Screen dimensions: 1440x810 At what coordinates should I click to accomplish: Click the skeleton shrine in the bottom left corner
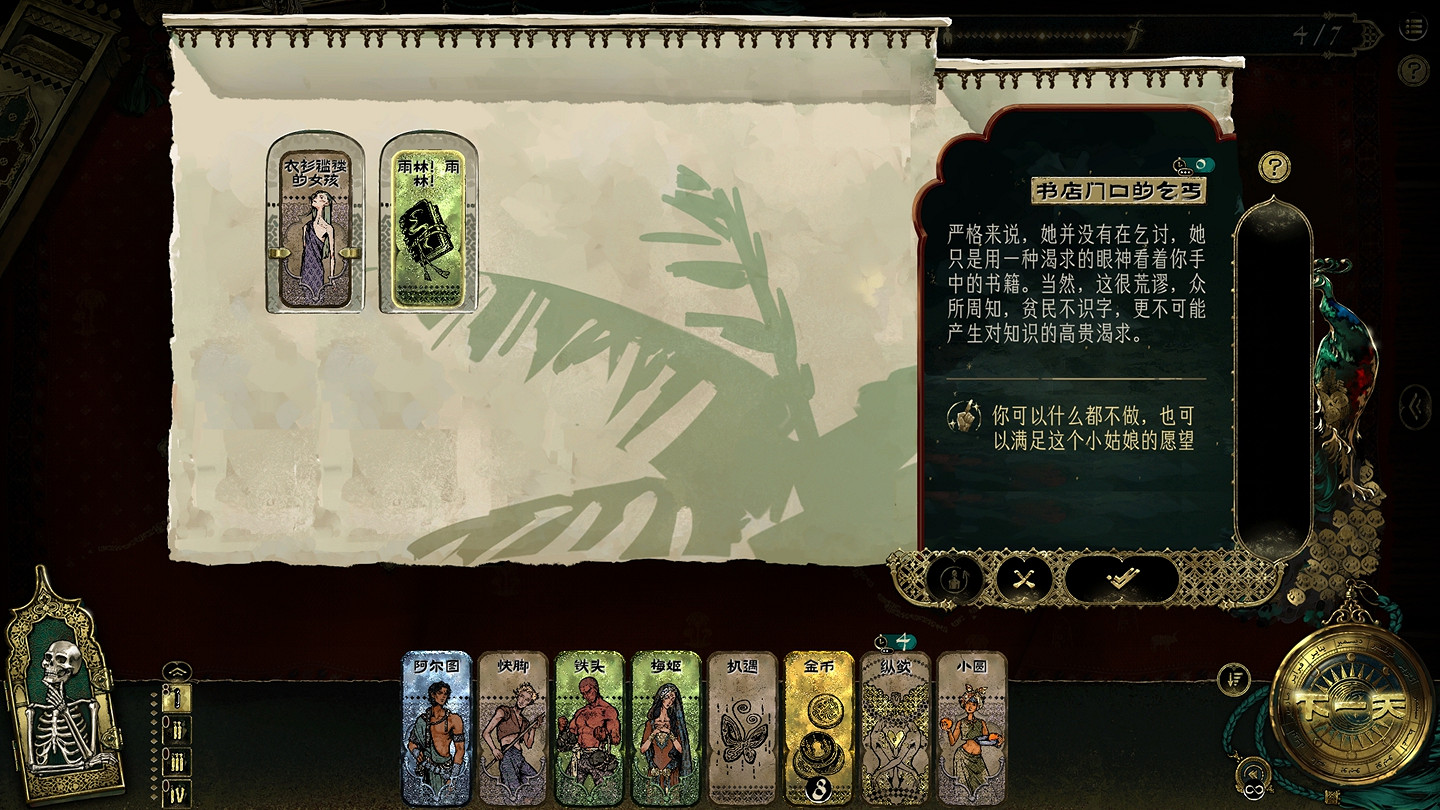[x=55, y=700]
